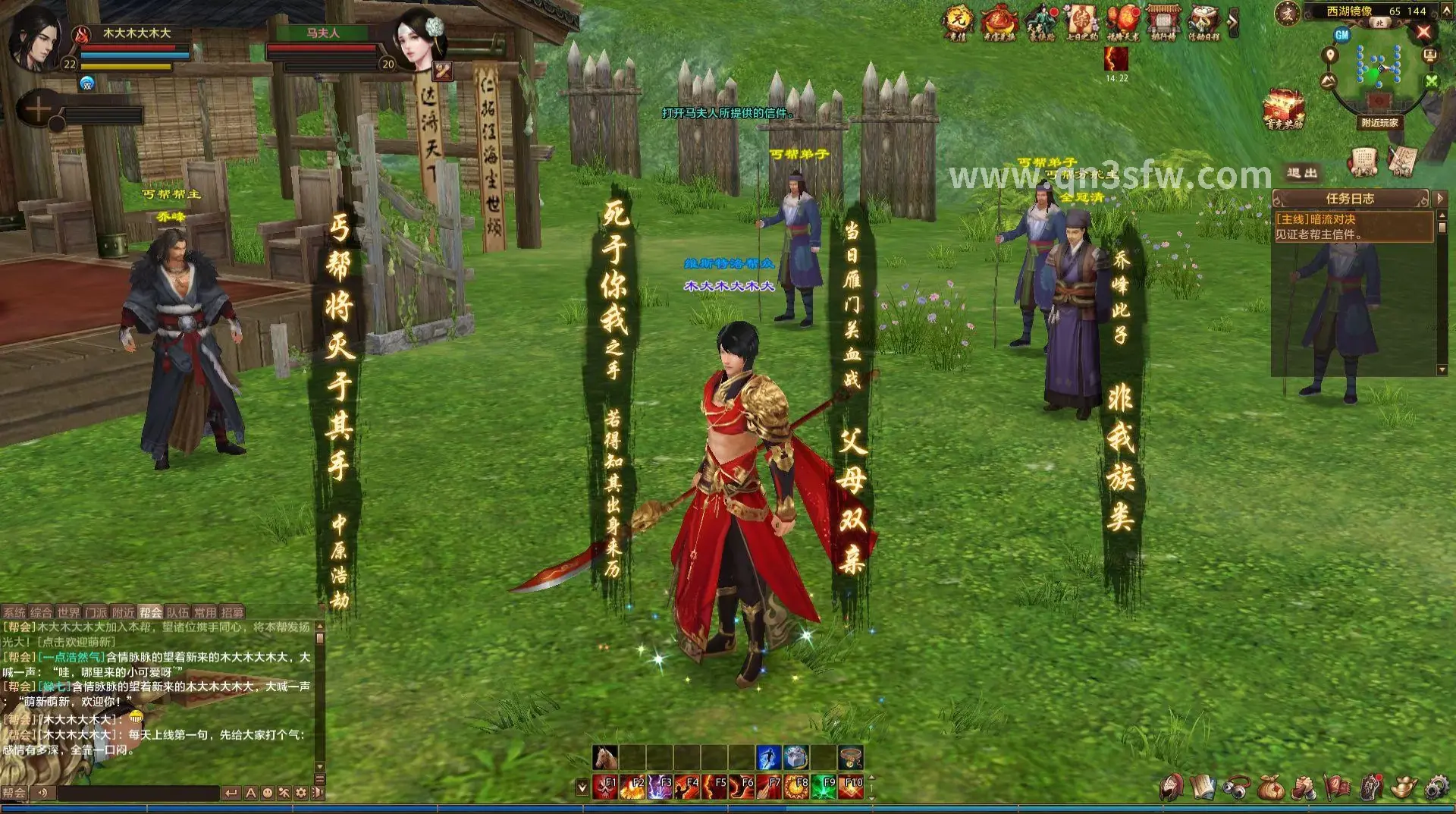Activate the F9 green burst skill

(824, 787)
